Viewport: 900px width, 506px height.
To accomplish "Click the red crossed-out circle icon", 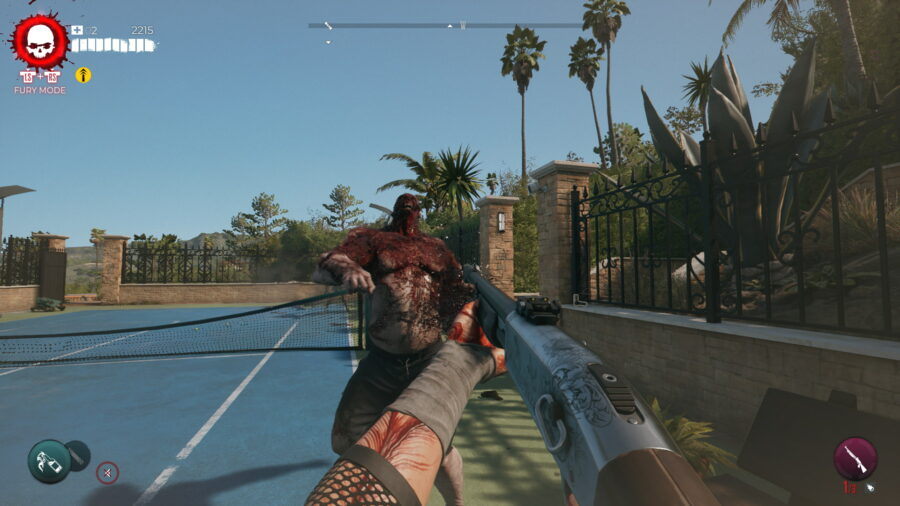I will pos(107,472).
